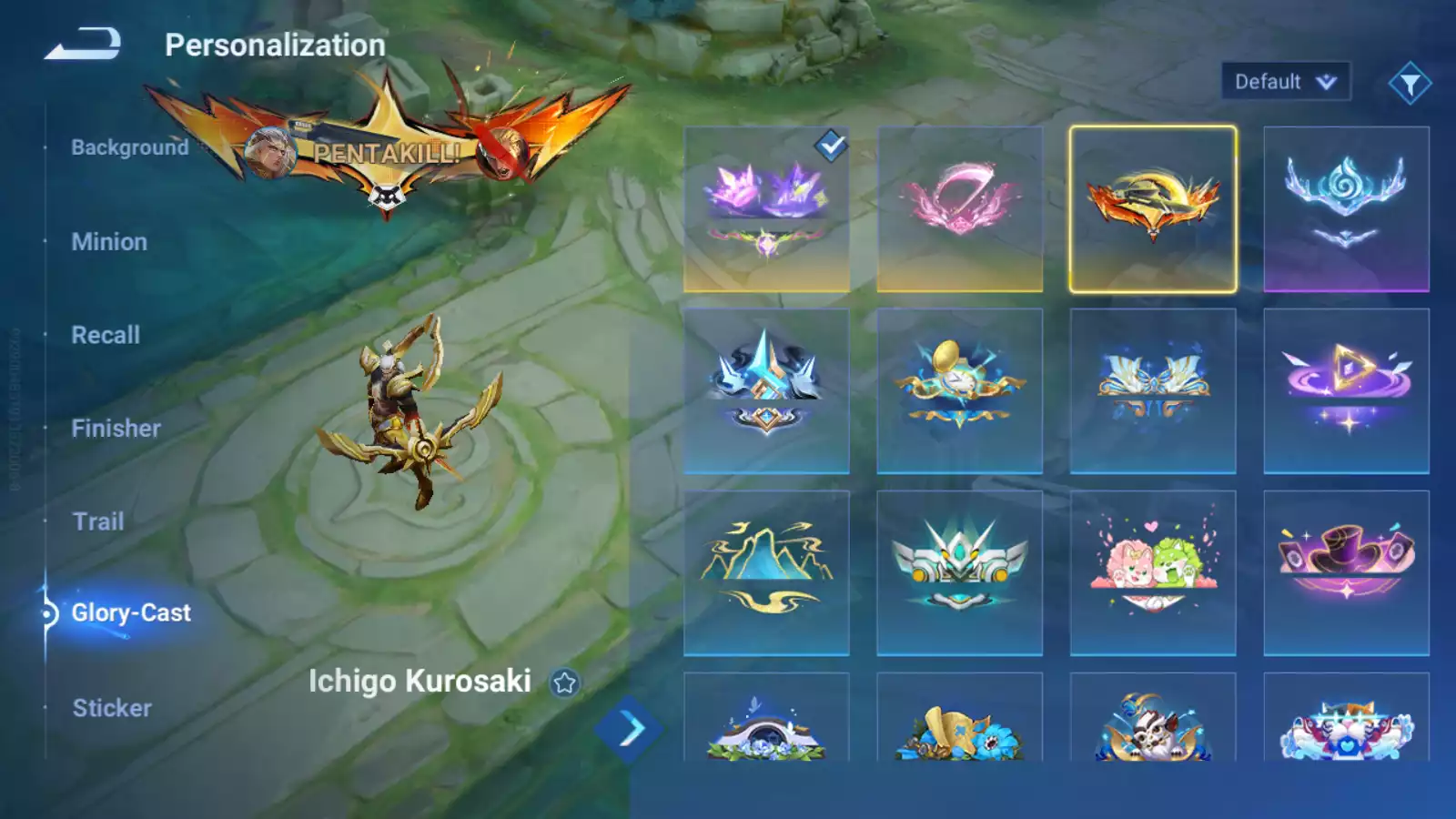This screenshot has width=1456, height=819.
Task: Select the purple crystal glory-cast
Action: pos(766,209)
